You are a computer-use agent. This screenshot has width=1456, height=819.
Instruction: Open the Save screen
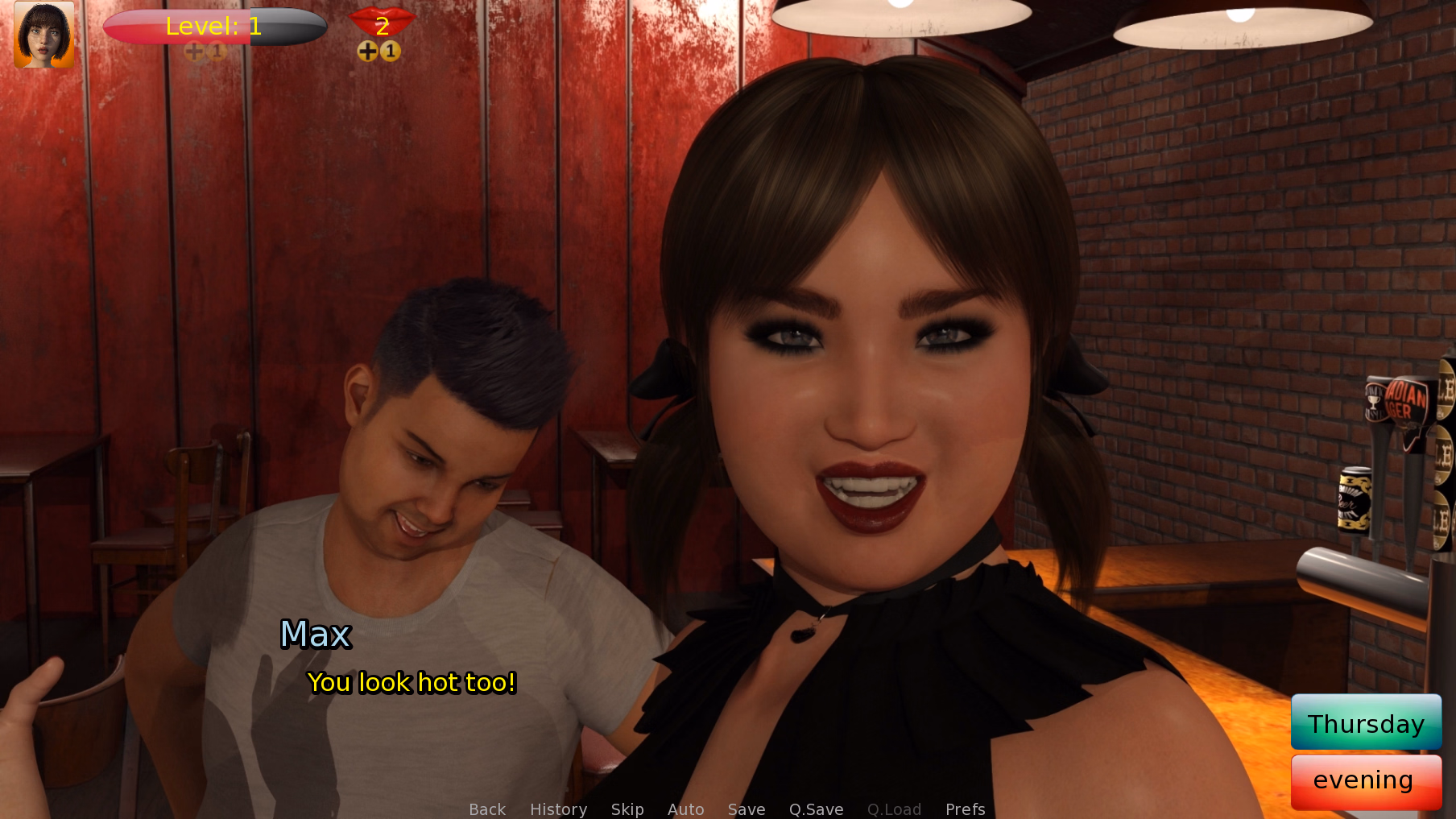pos(746,809)
